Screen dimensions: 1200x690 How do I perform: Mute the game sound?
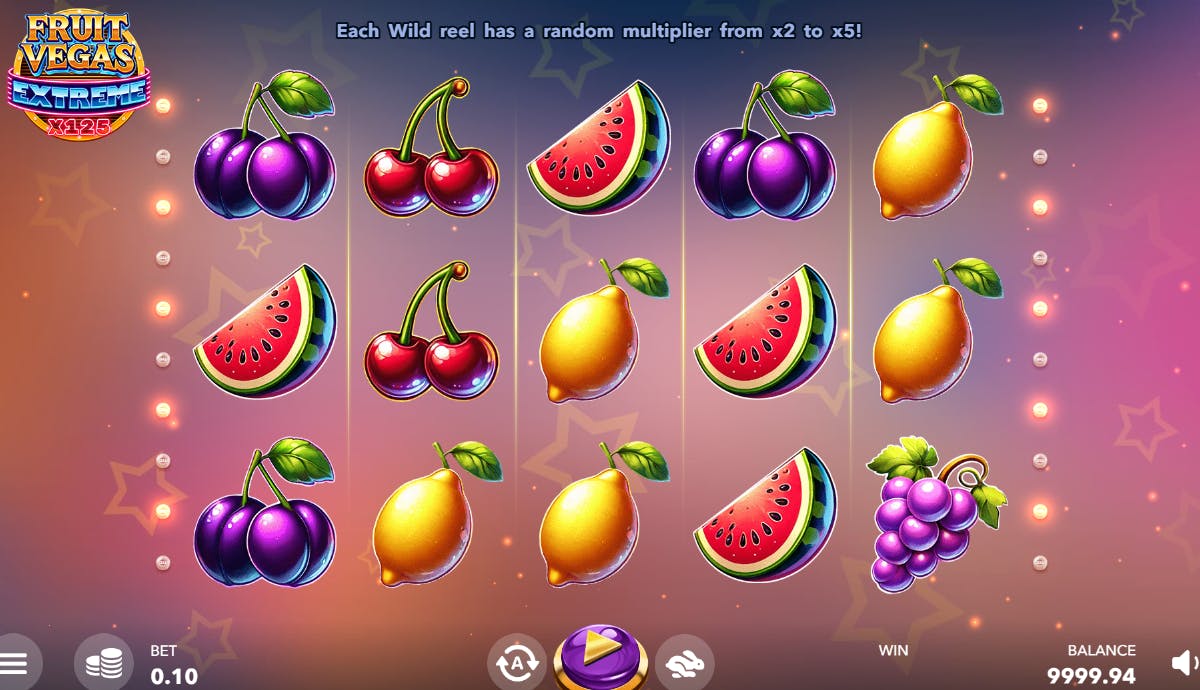(x=1184, y=662)
